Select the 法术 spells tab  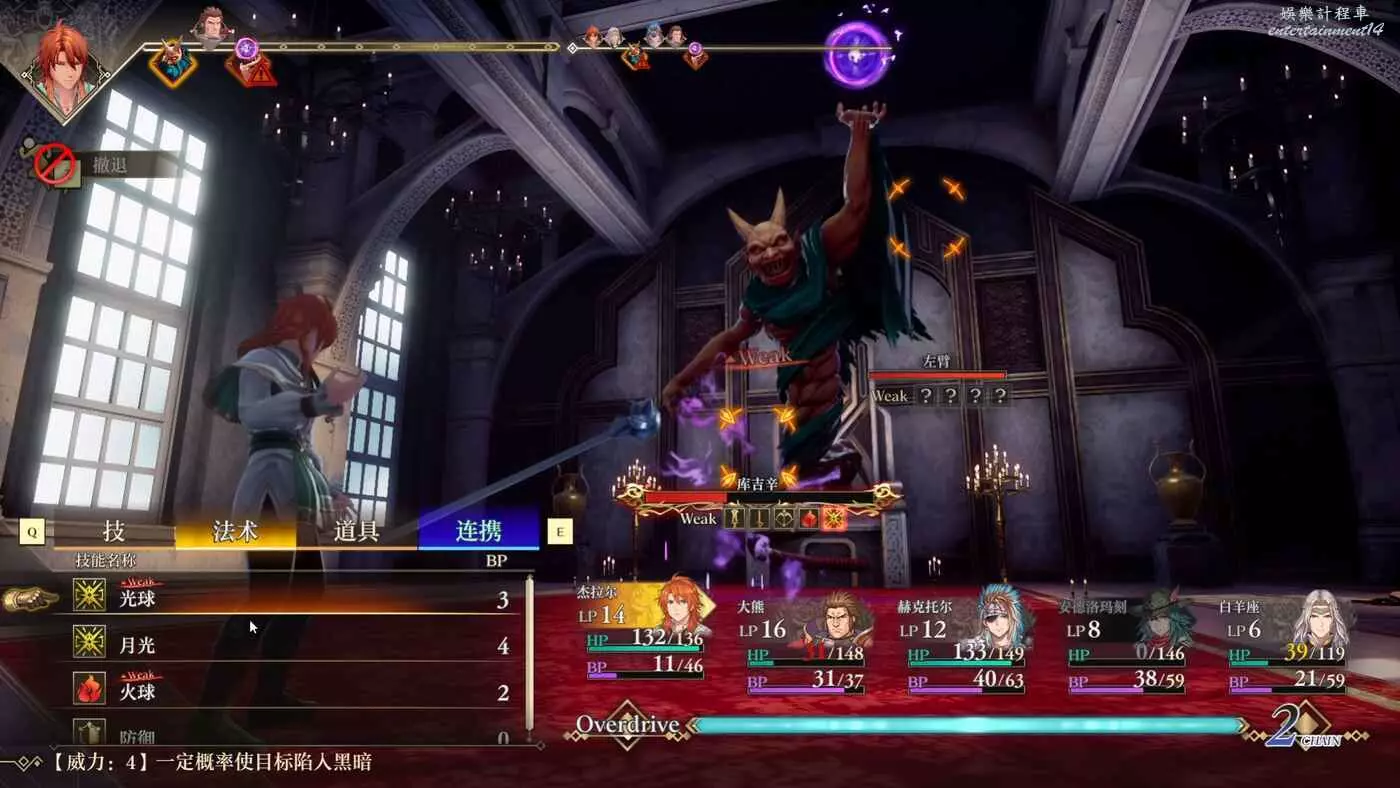point(235,531)
